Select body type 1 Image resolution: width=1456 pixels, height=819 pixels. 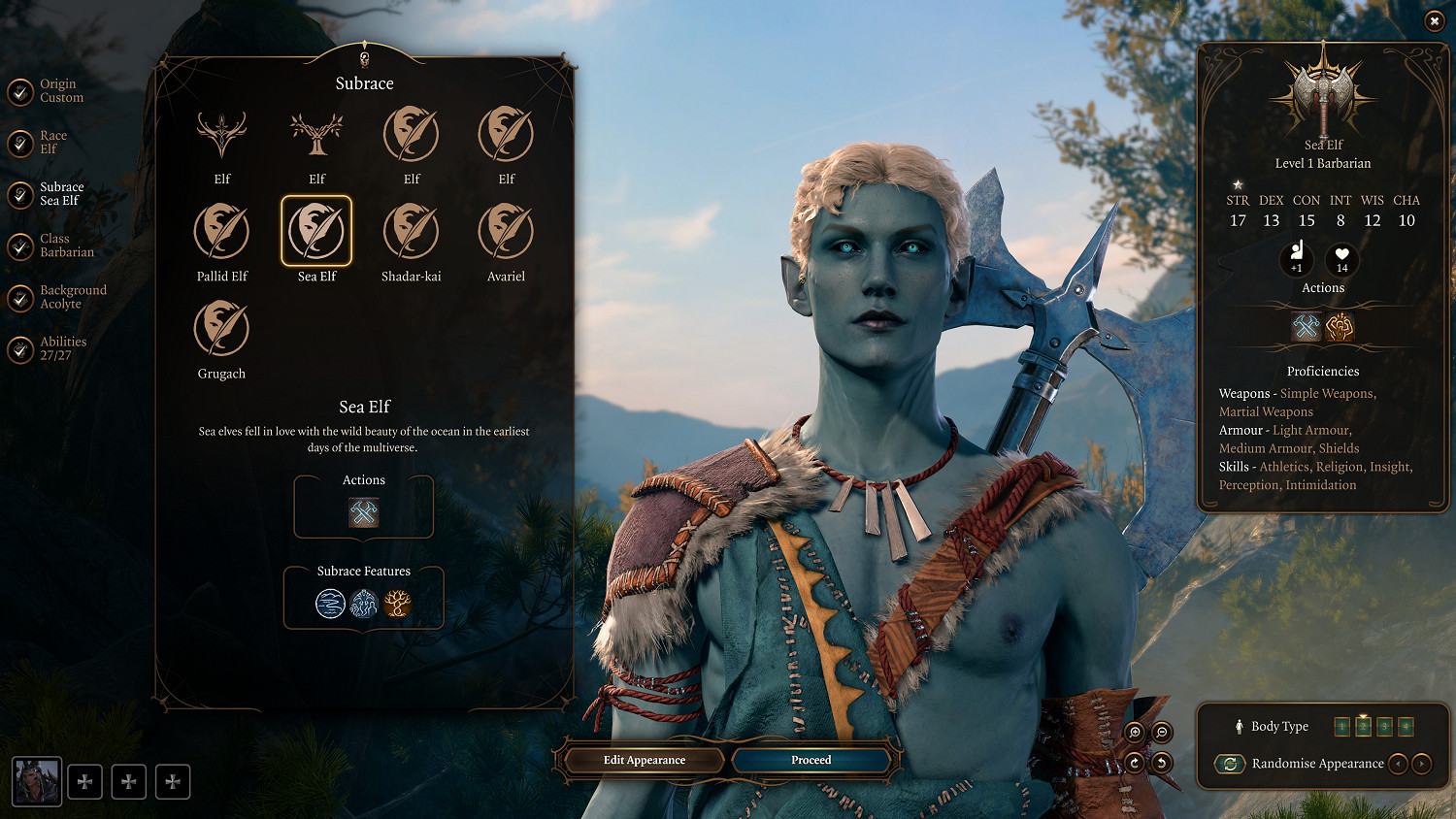(x=1342, y=726)
